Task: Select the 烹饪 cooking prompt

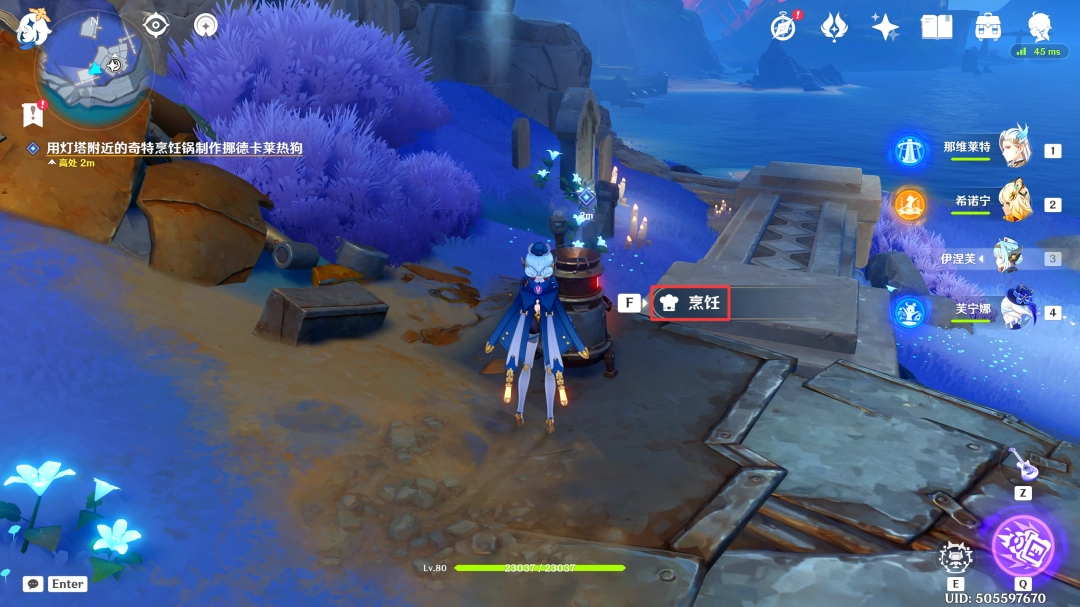Action: coord(691,302)
